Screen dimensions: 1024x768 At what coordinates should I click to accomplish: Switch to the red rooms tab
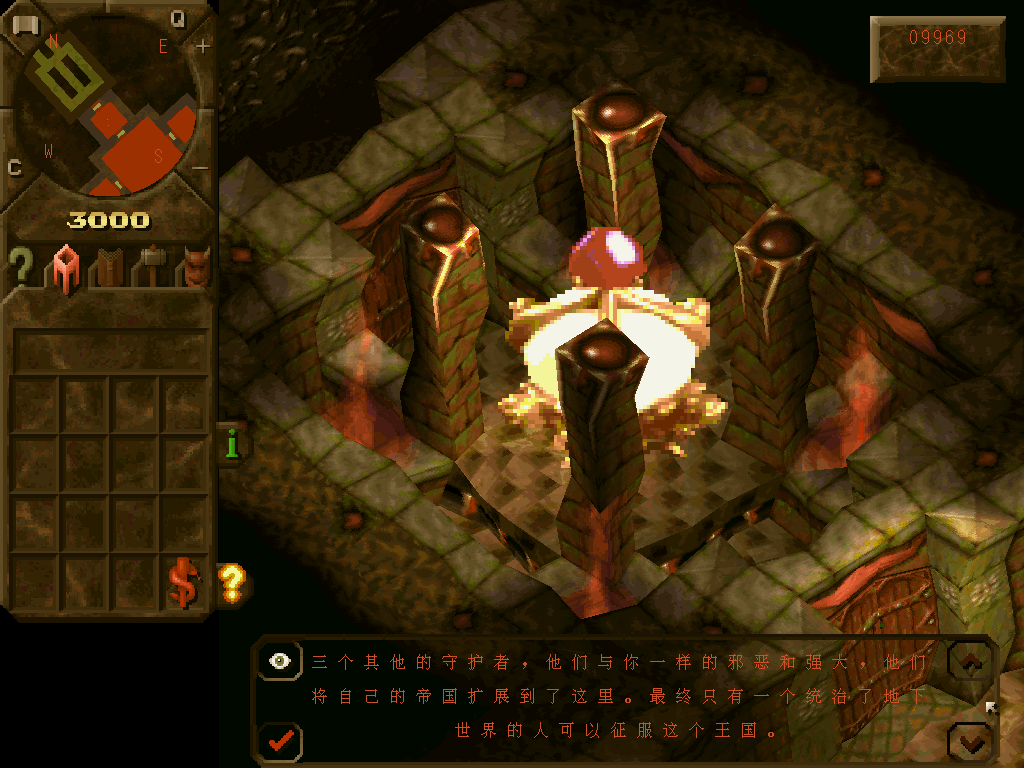tap(66, 268)
